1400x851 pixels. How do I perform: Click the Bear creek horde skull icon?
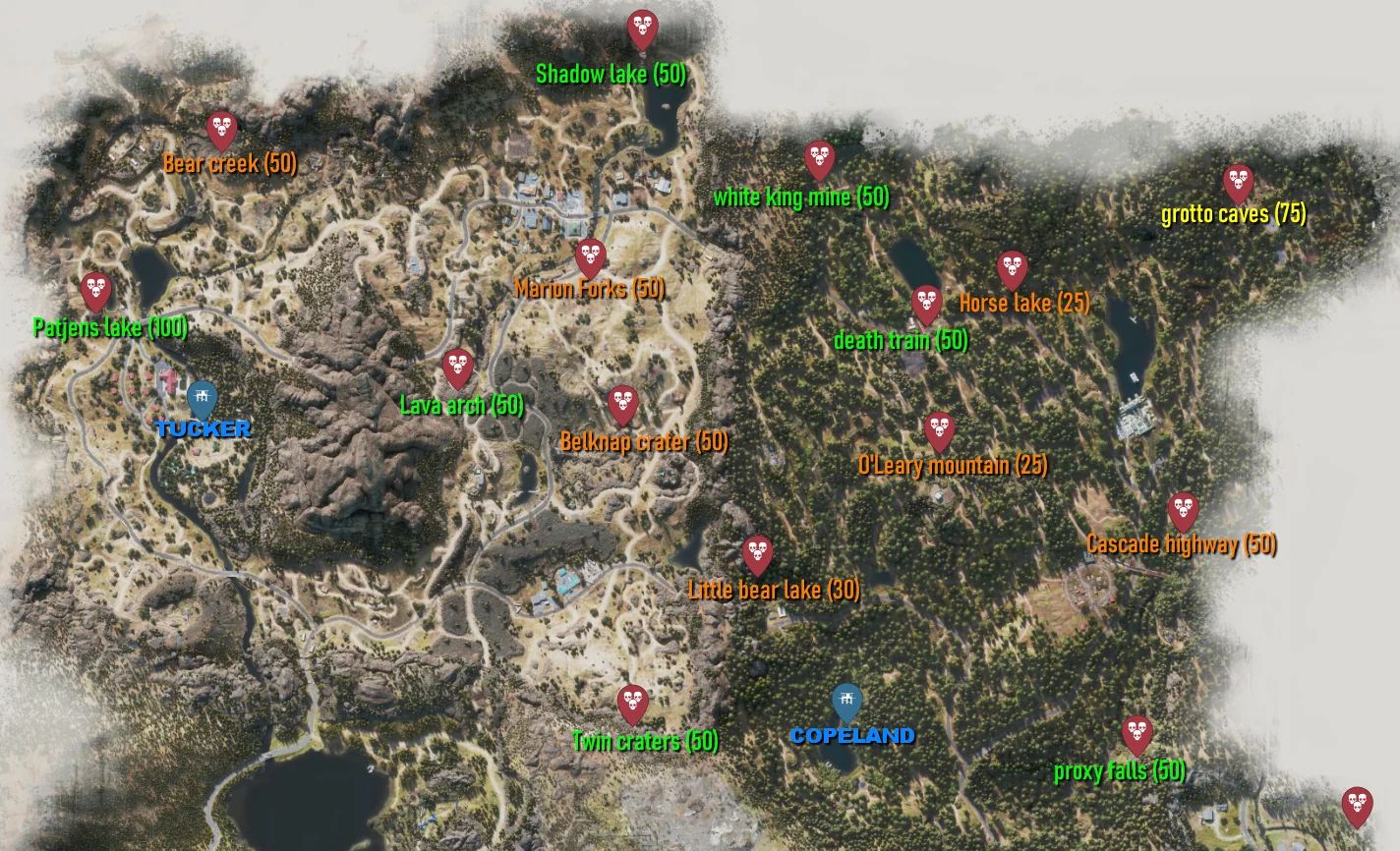point(221,129)
